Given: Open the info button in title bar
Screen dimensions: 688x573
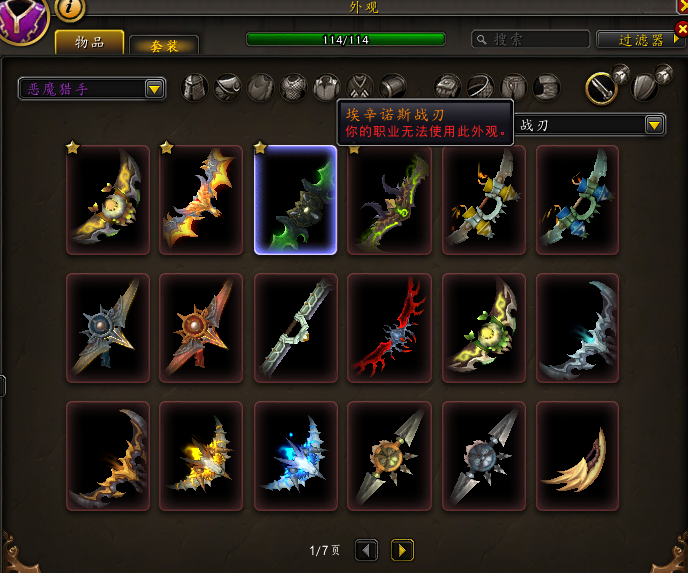Looking at the screenshot, I should (69, 8).
